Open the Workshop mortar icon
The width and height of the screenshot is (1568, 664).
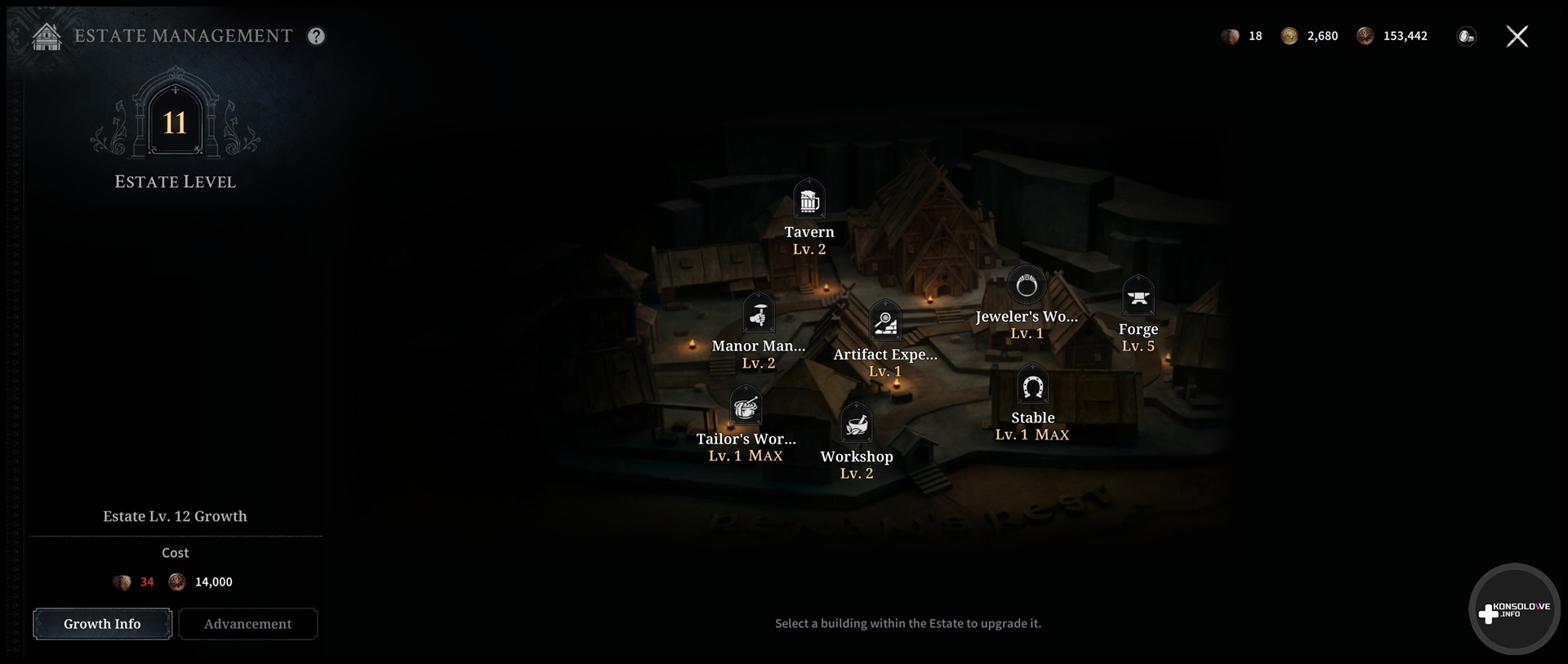tap(857, 425)
